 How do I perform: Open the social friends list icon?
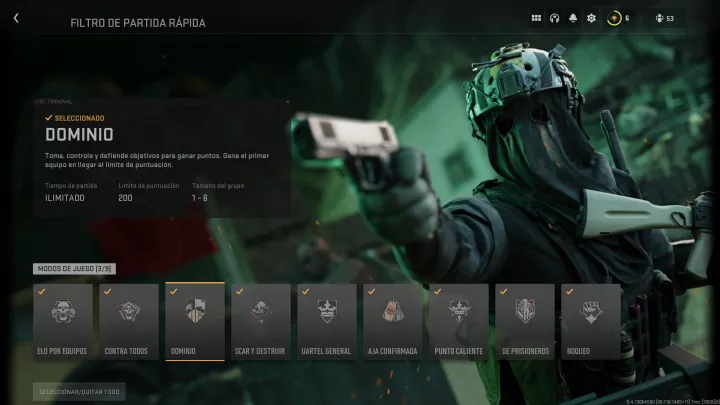pyautogui.click(x=662, y=18)
